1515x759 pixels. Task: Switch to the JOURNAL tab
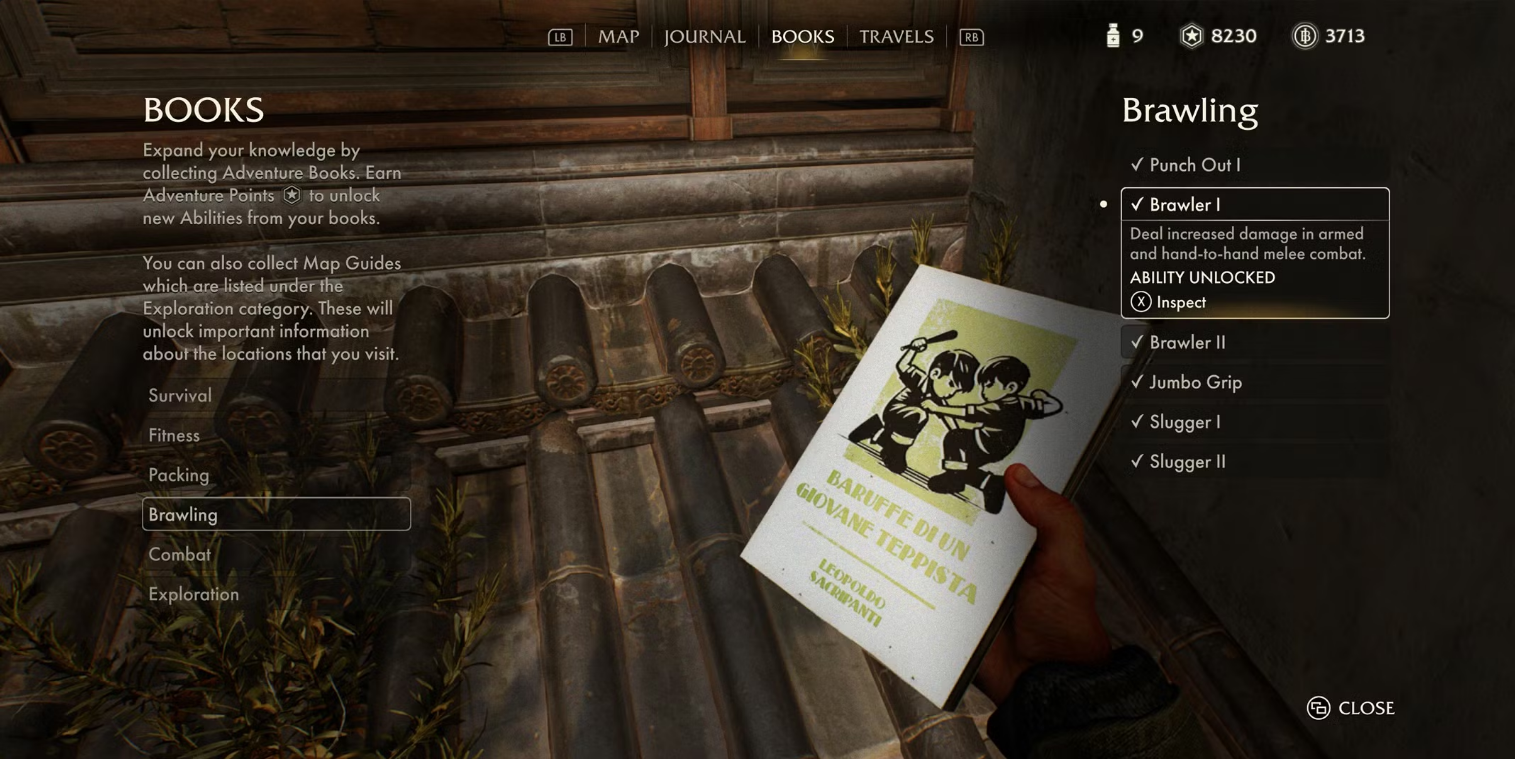pos(704,36)
